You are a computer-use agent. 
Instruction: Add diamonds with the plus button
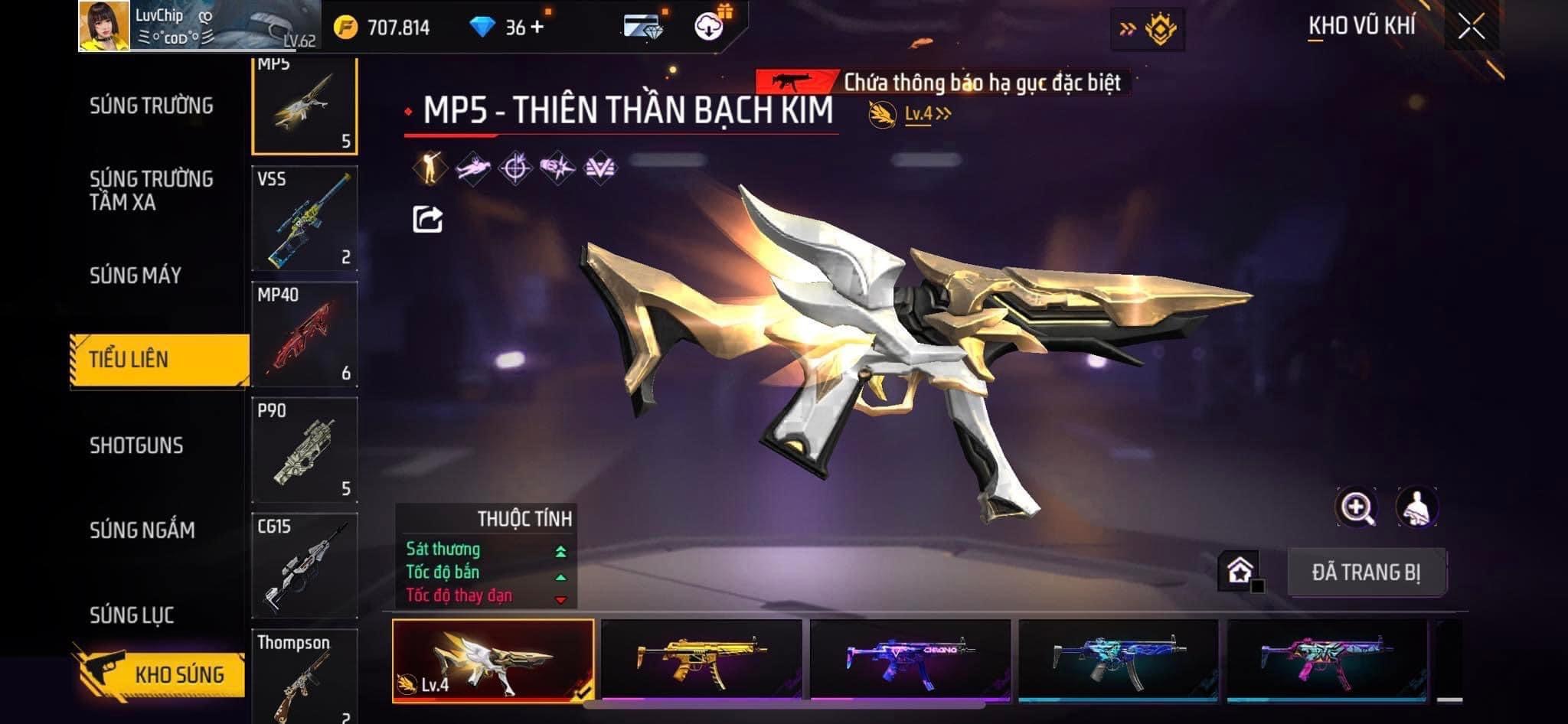coord(537,28)
